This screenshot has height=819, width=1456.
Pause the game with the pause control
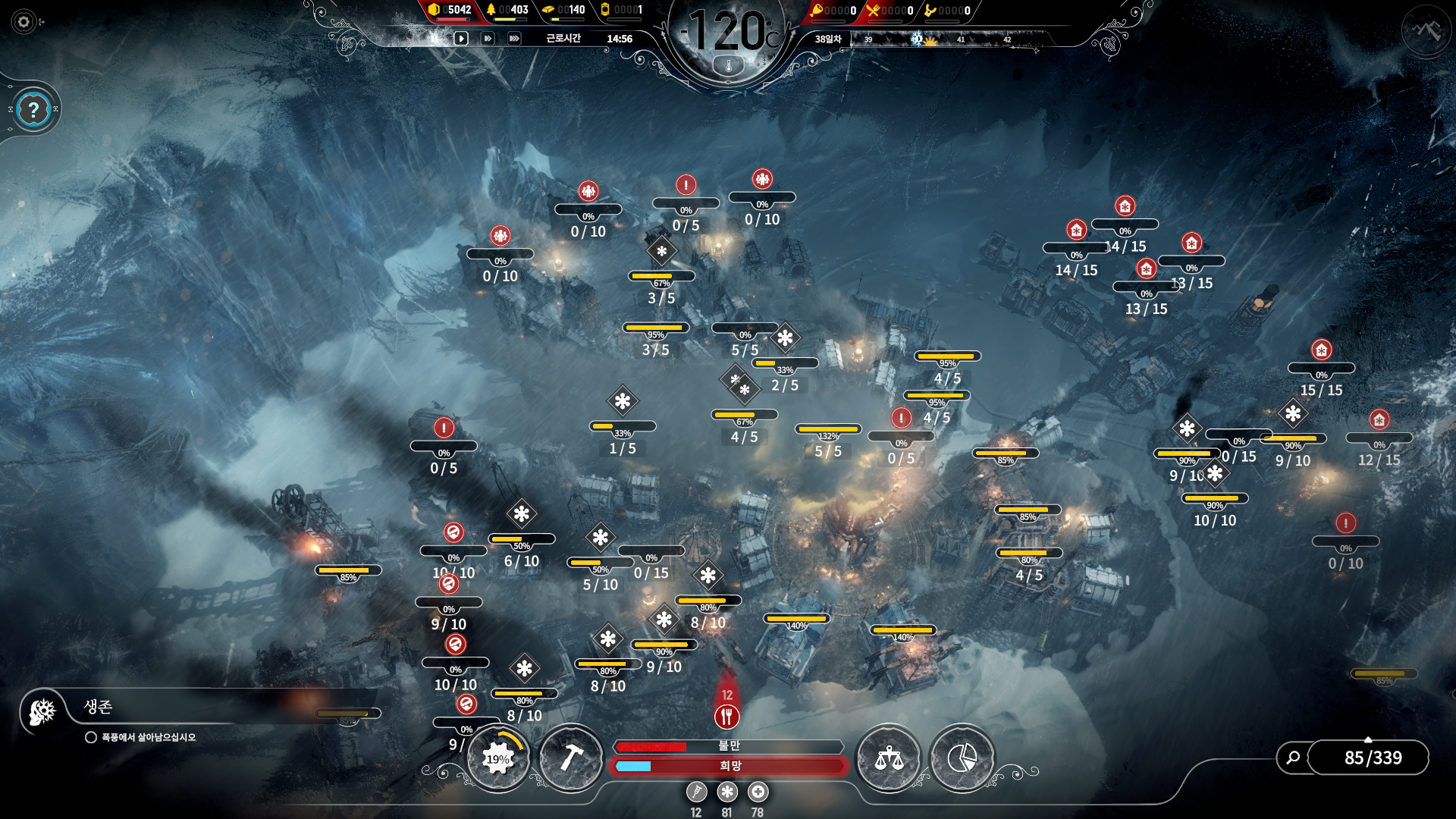435,38
